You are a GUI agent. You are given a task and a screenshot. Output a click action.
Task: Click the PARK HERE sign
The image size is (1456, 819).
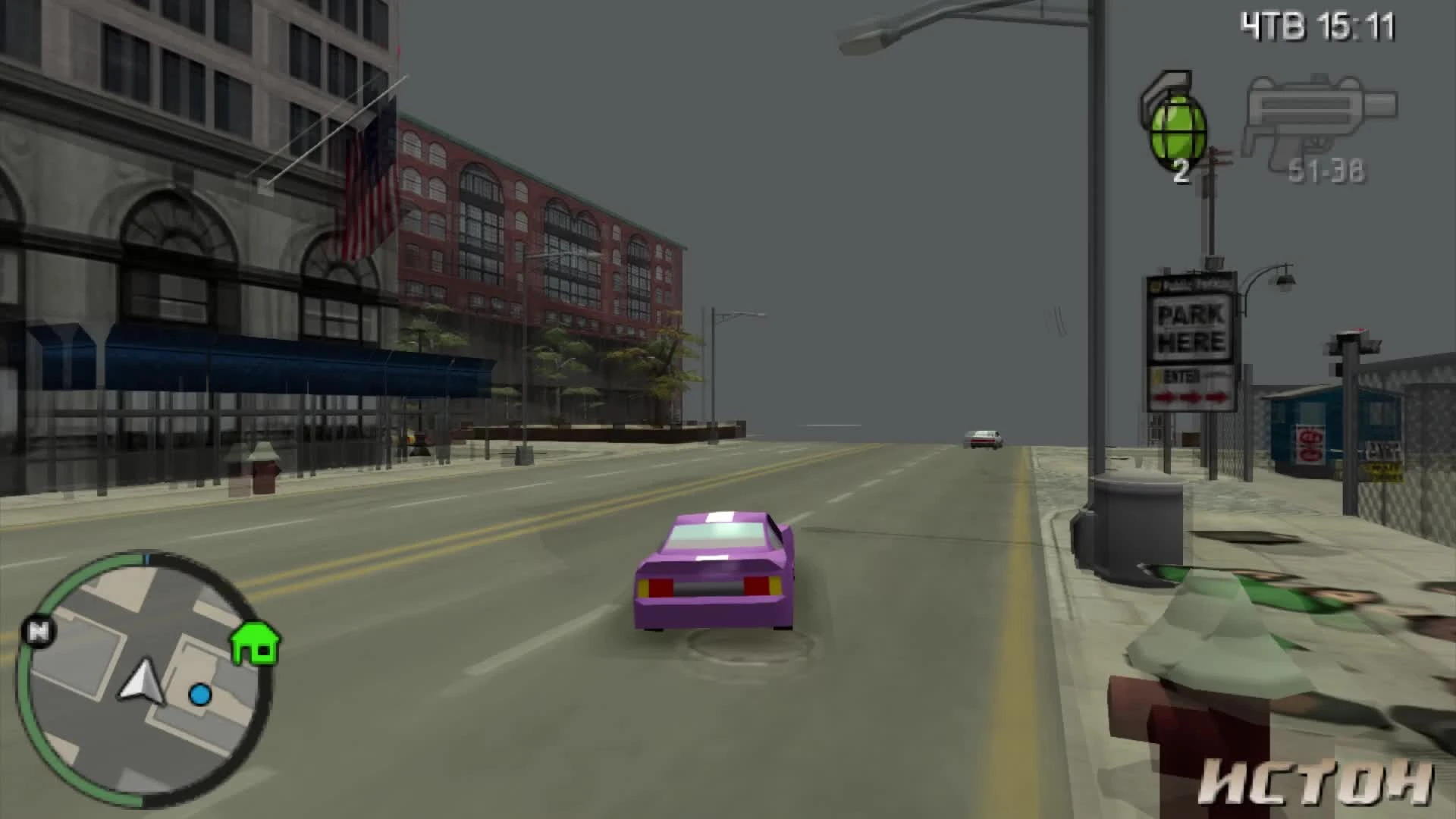[1193, 329]
